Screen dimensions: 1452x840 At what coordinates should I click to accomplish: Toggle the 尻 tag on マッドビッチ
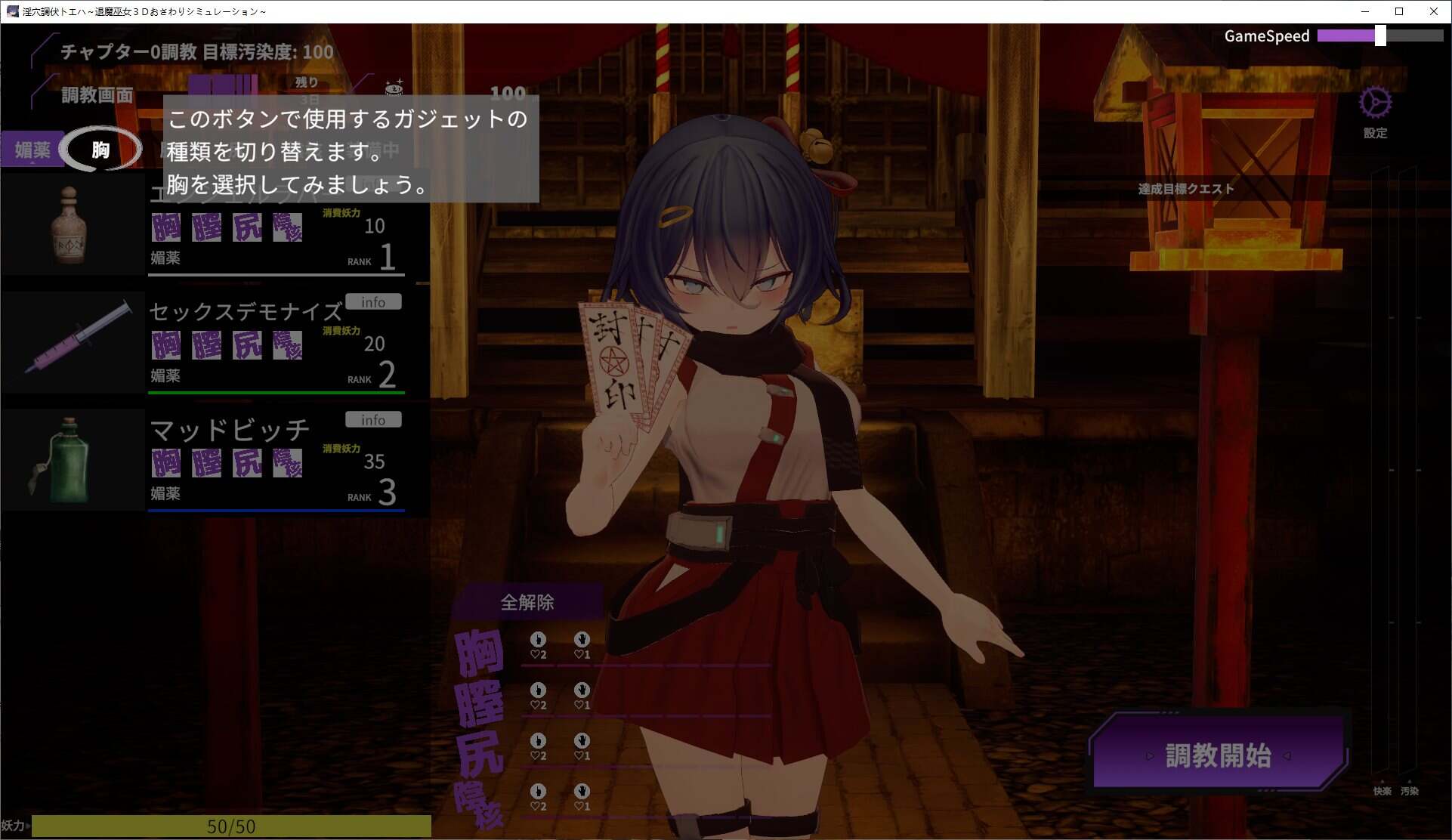[247, 462]
